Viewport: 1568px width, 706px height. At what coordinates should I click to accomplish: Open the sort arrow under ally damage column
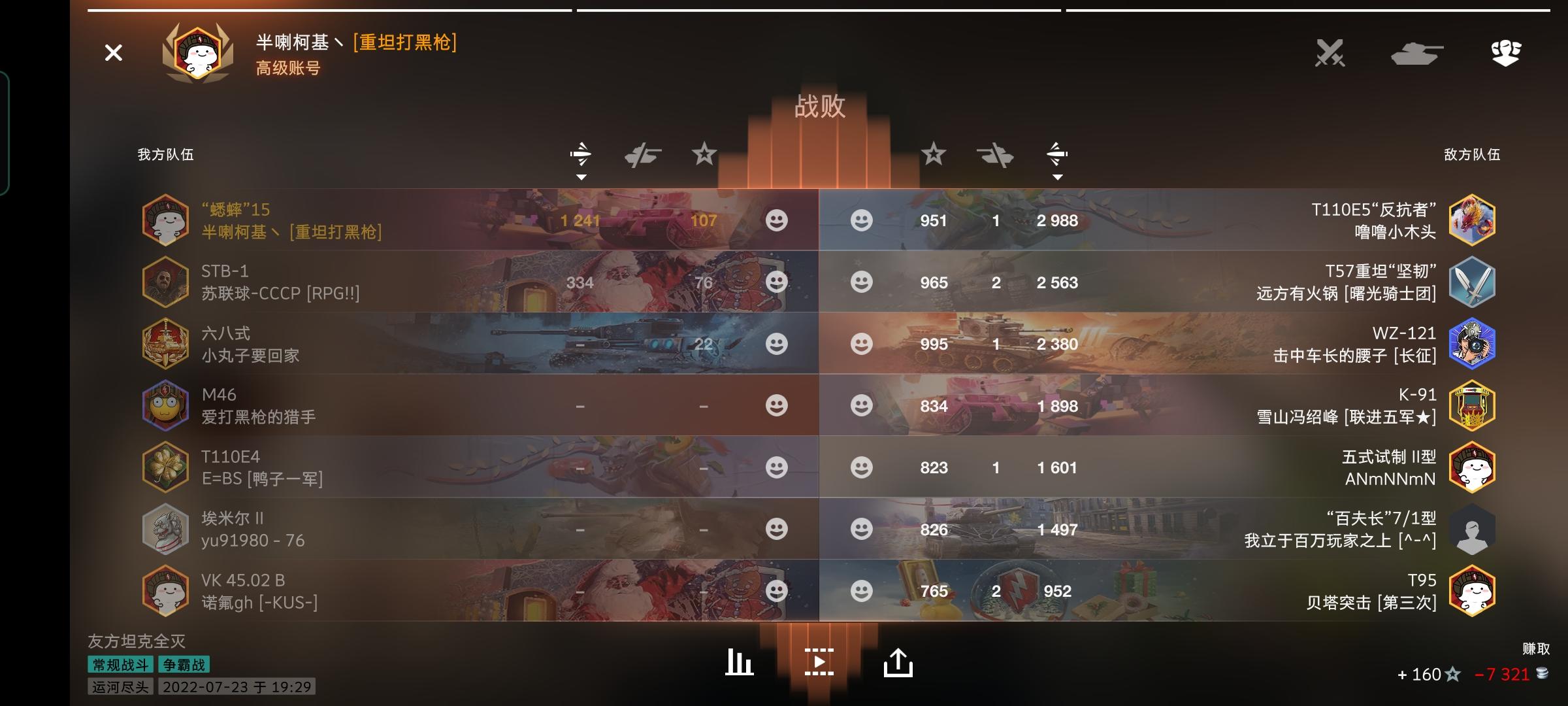[x=582, y=176]
